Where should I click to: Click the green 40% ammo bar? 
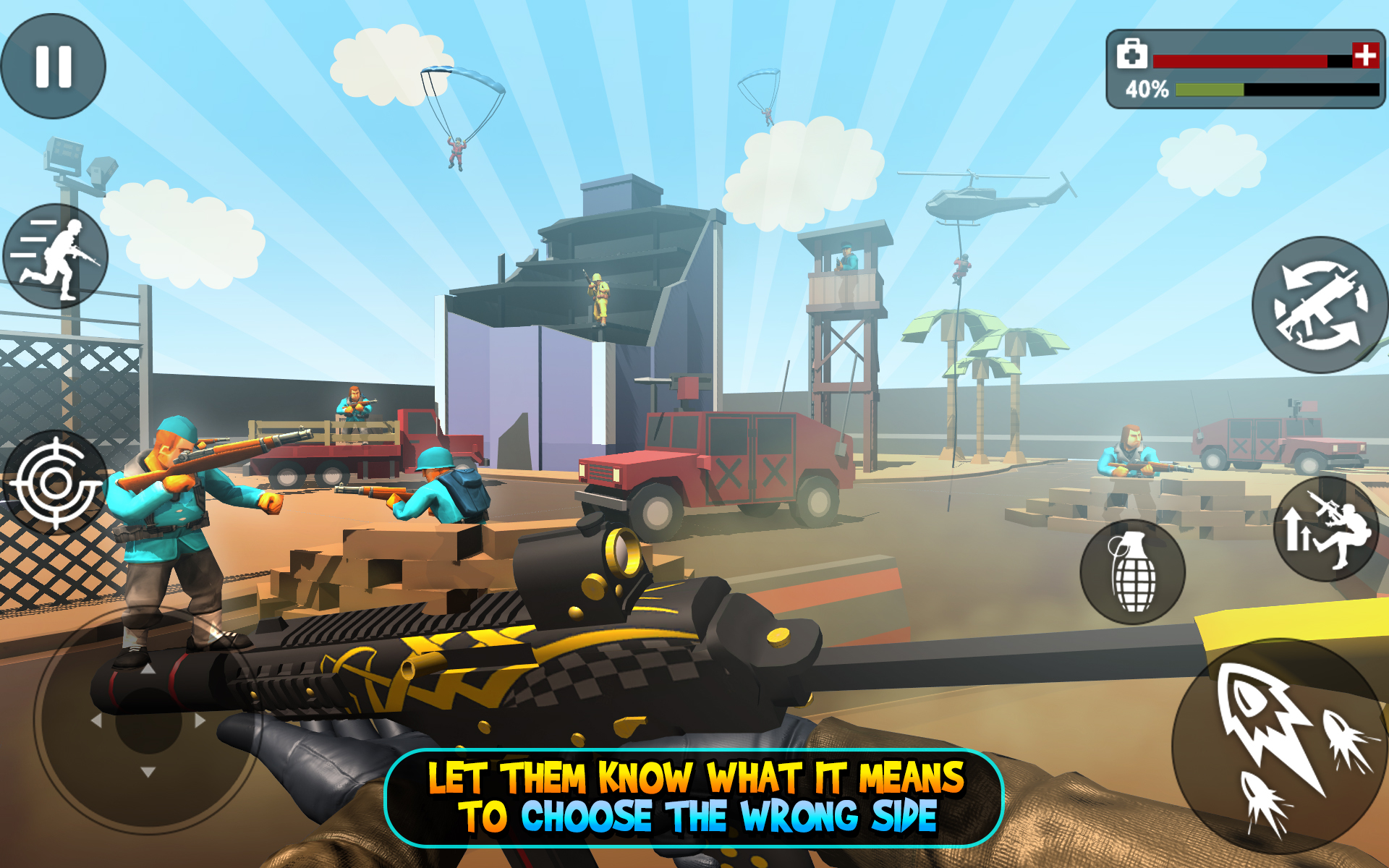(x=1208, y=88)
